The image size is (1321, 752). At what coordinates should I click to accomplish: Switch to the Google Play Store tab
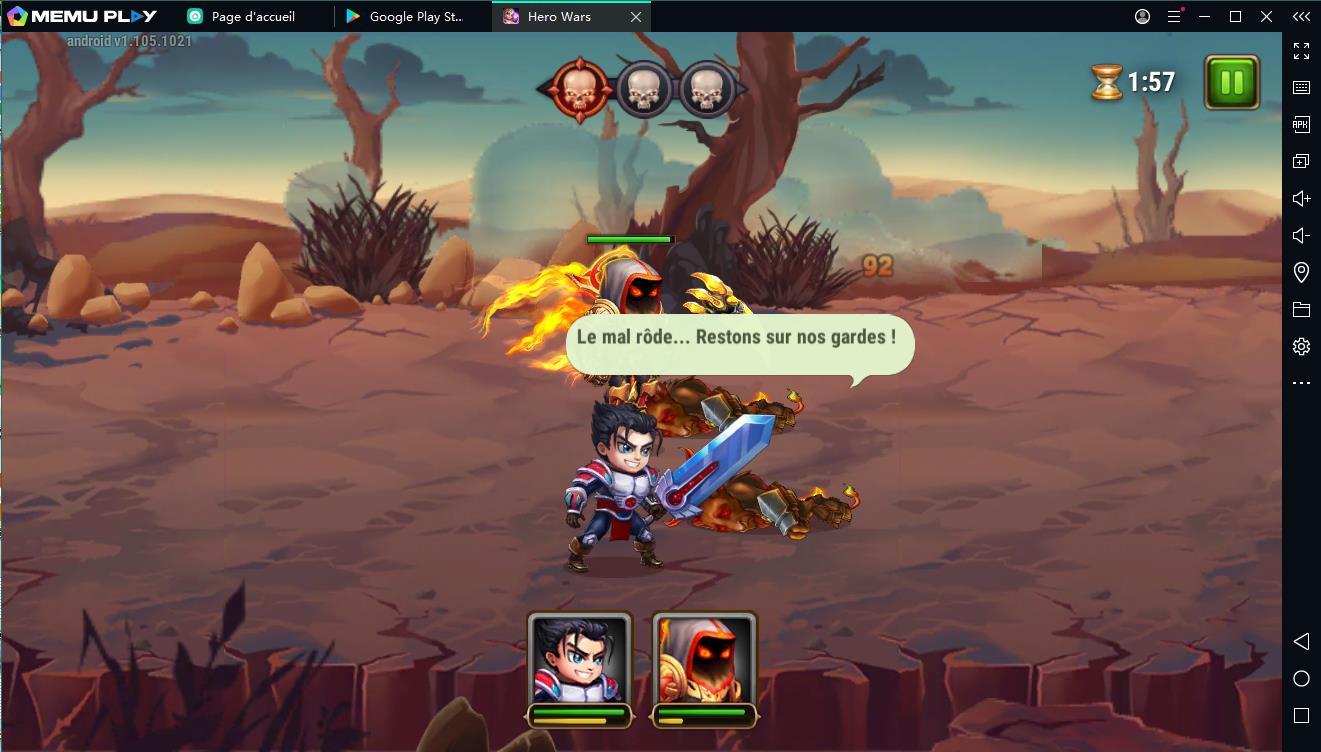click(412, 17)
